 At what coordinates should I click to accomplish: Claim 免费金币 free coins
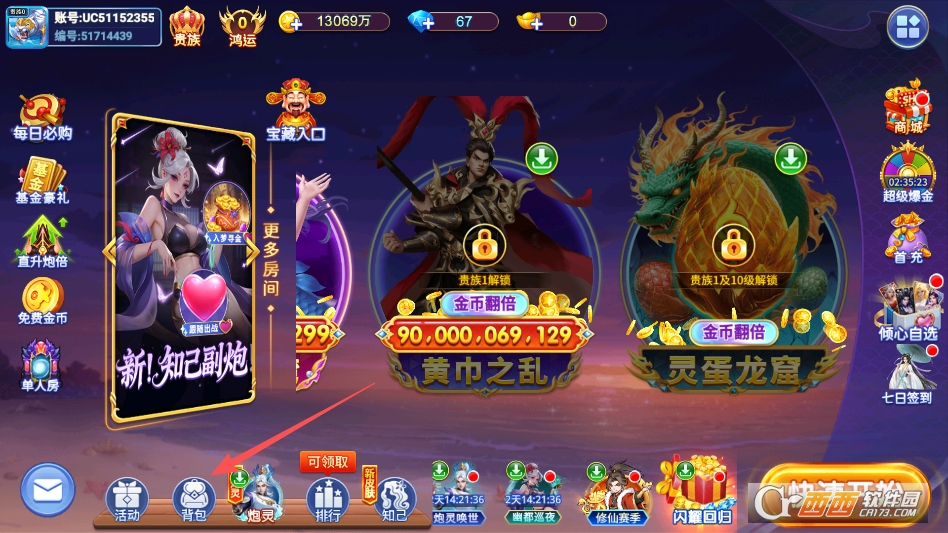click(42, 302)
